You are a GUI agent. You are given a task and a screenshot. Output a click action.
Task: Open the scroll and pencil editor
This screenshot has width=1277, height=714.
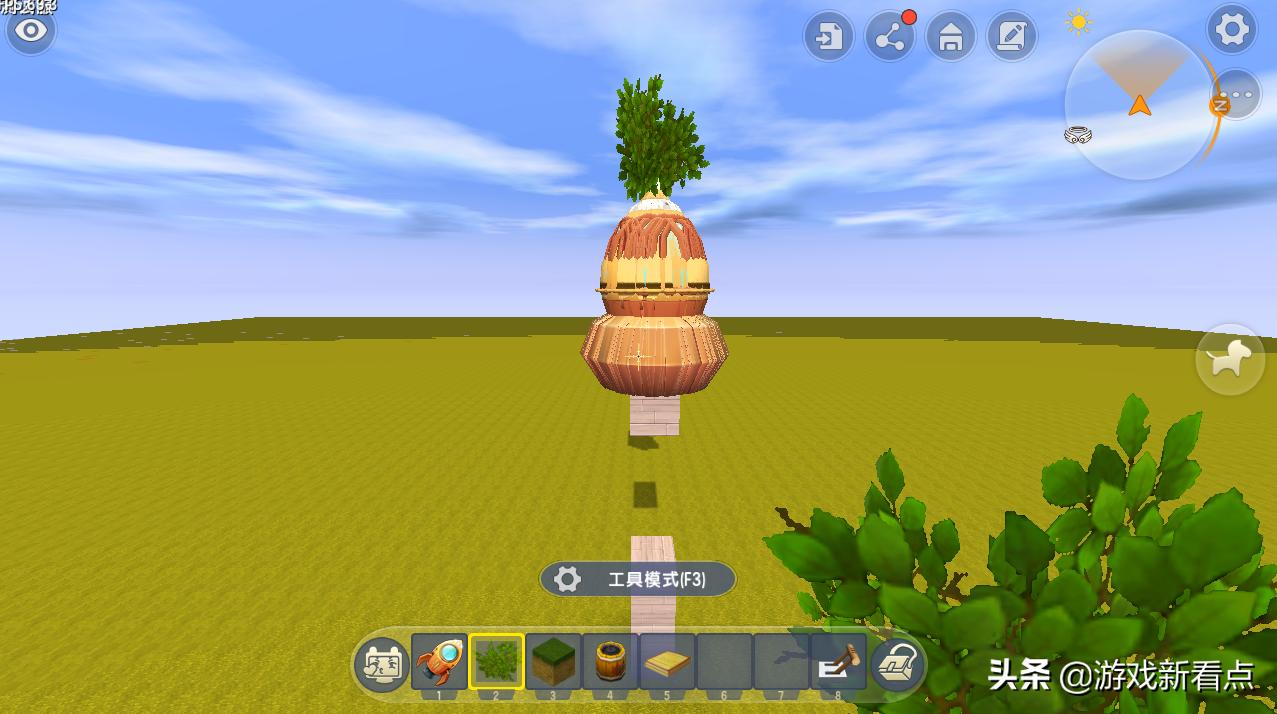point(1012,38)
